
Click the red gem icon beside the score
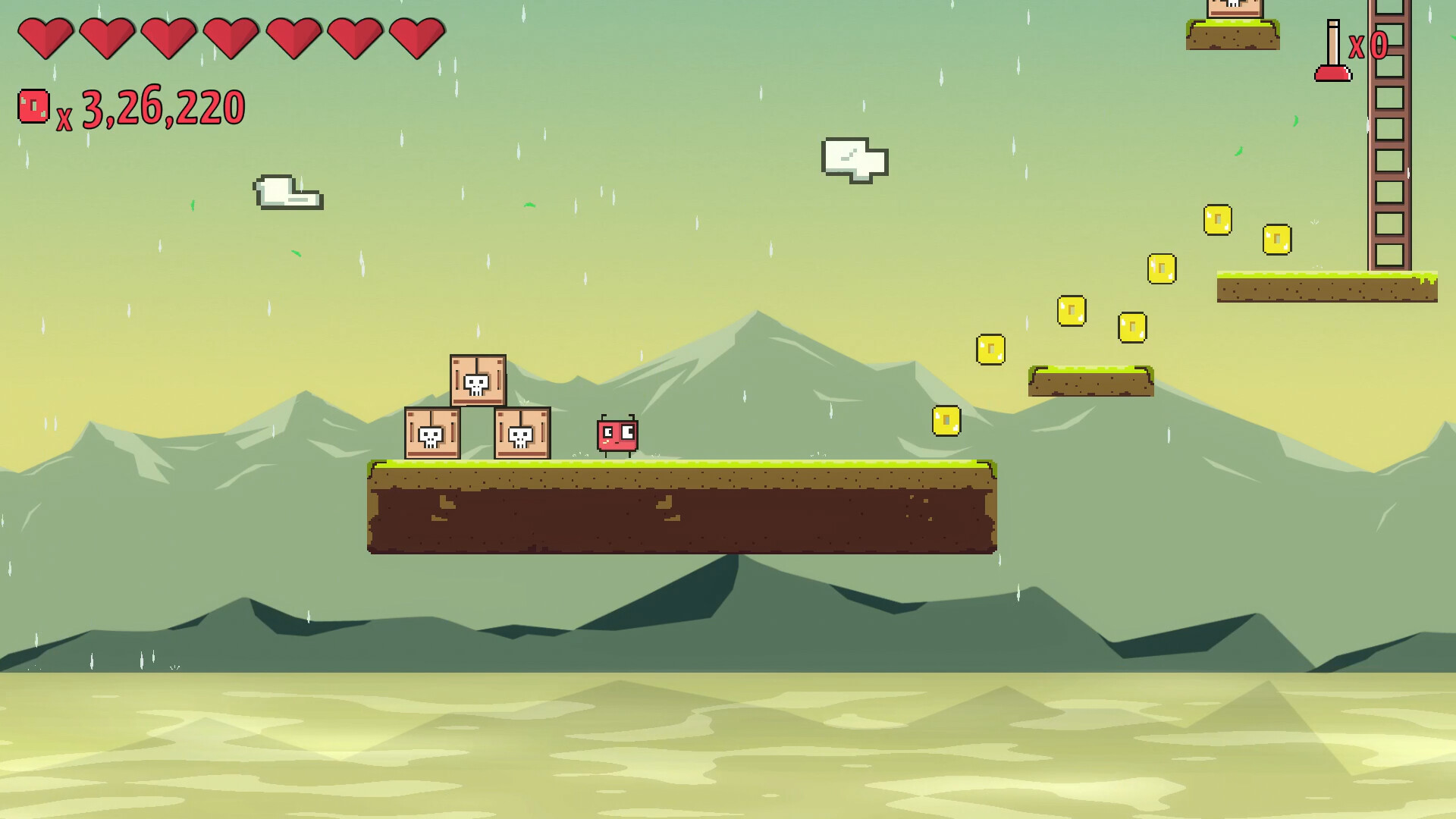coord(33,107)
